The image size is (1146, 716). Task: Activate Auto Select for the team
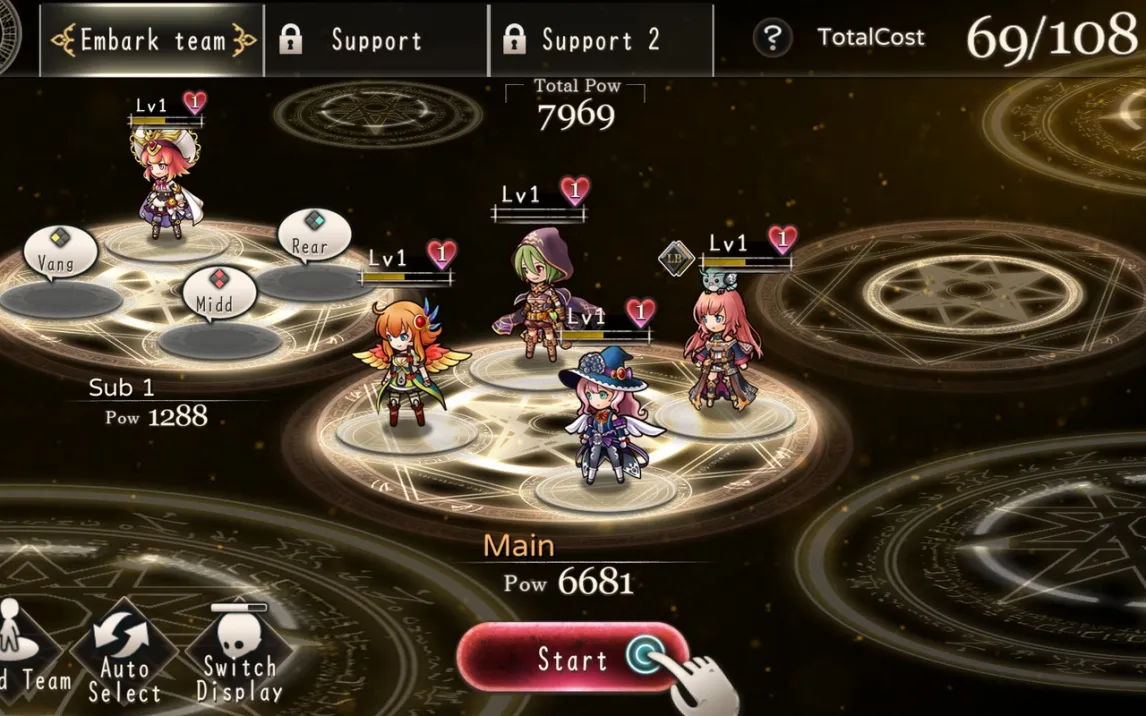(x=124, y=655)
